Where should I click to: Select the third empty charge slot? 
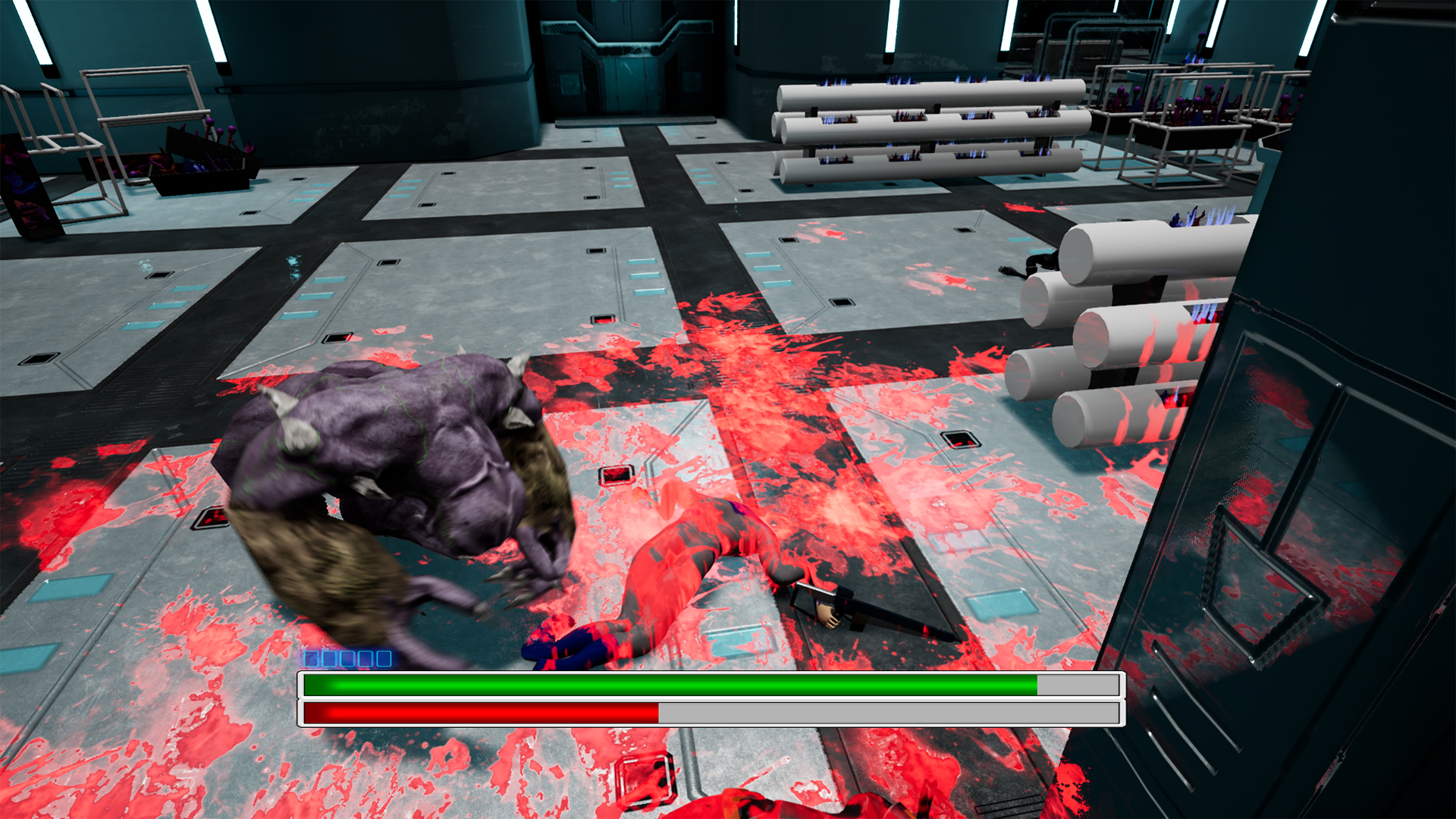pyautogui.click(x=347, y=659)
